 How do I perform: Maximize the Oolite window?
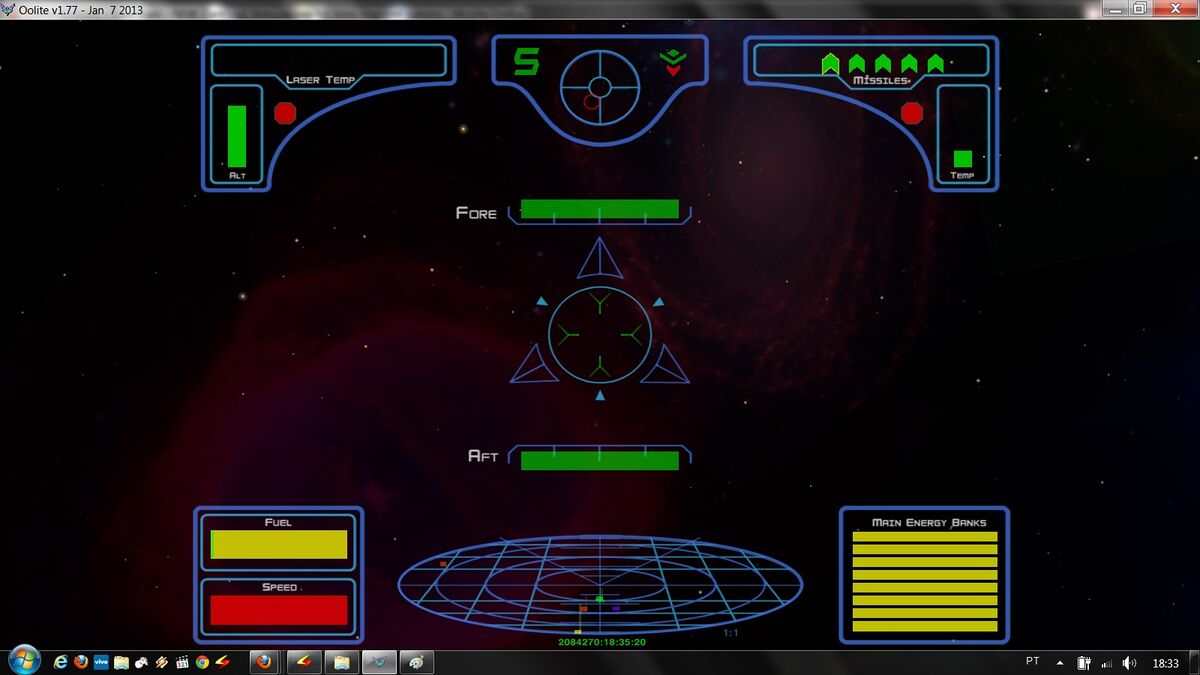point(1139,8)
